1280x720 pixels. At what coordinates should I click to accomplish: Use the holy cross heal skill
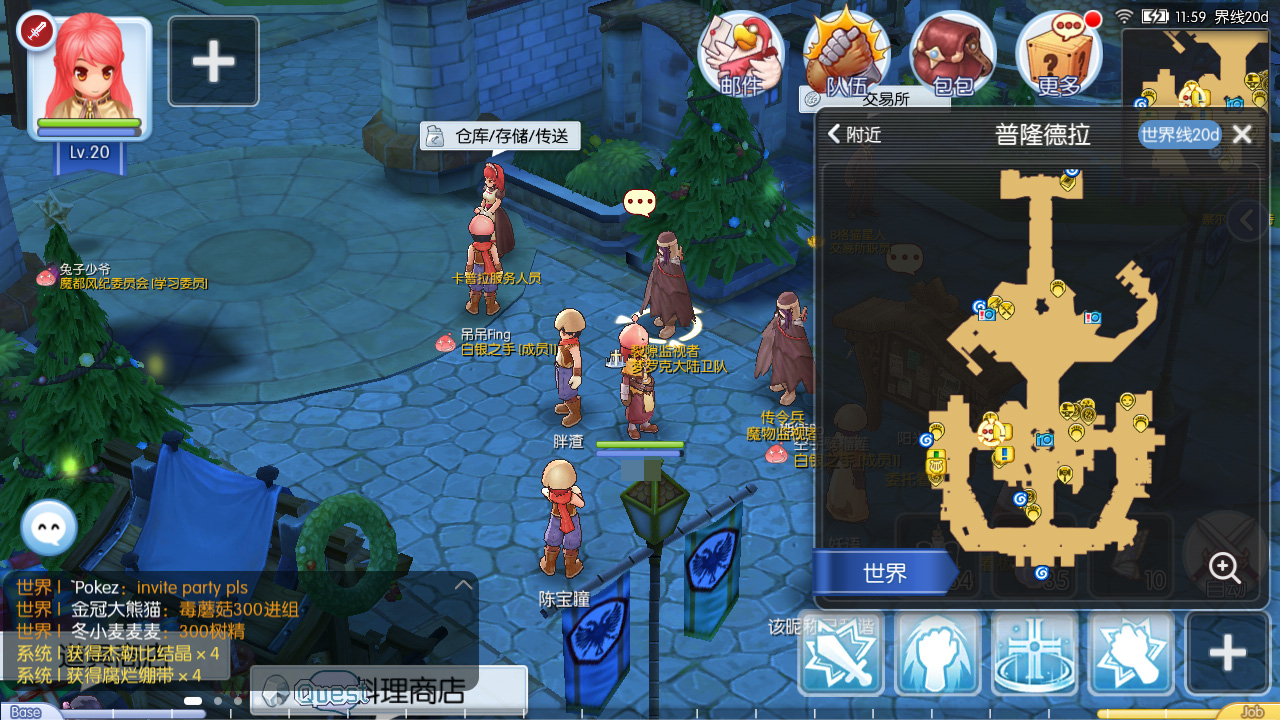coord(1036,653)
